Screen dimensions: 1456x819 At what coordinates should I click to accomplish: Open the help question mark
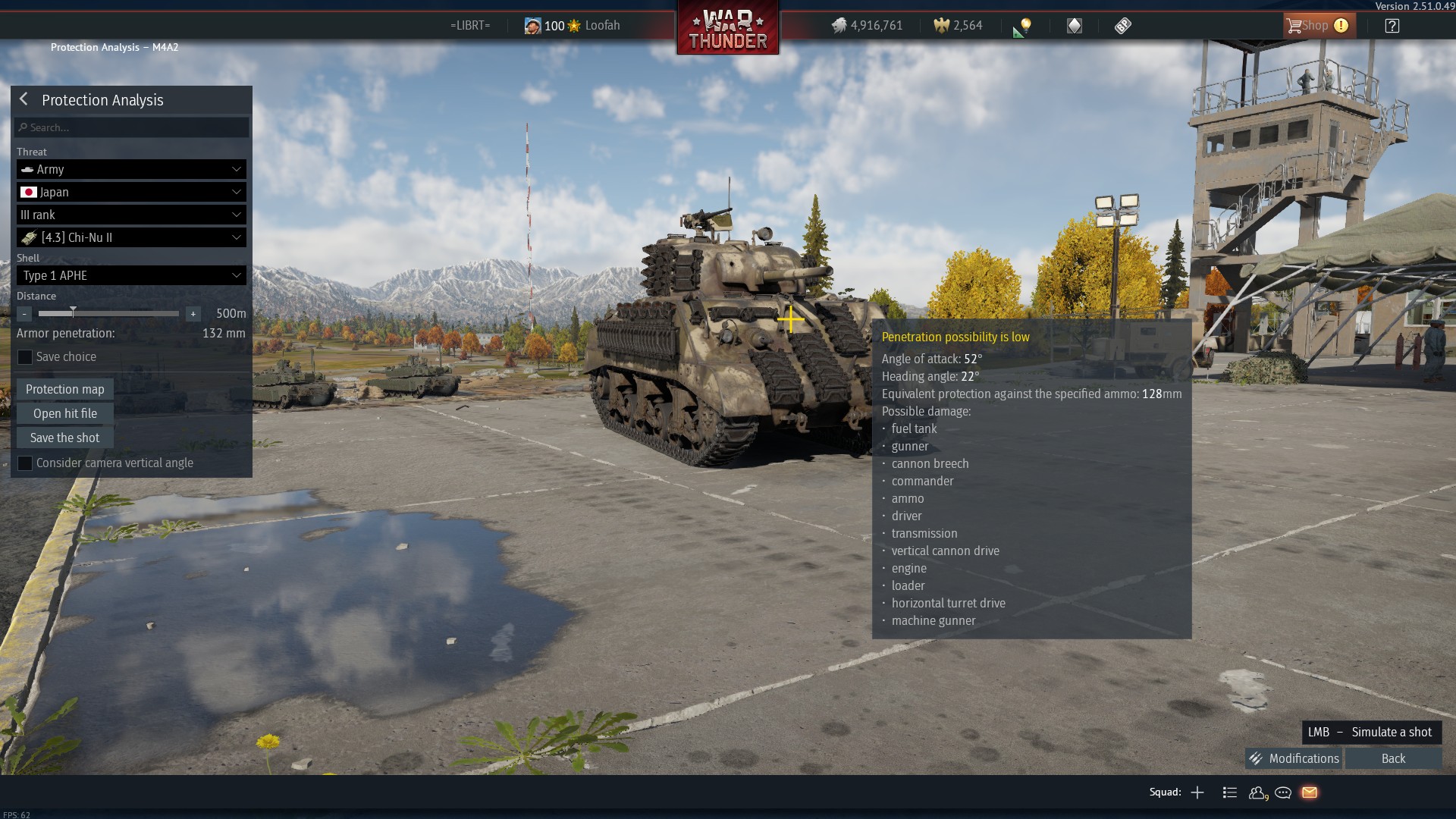1392,26
